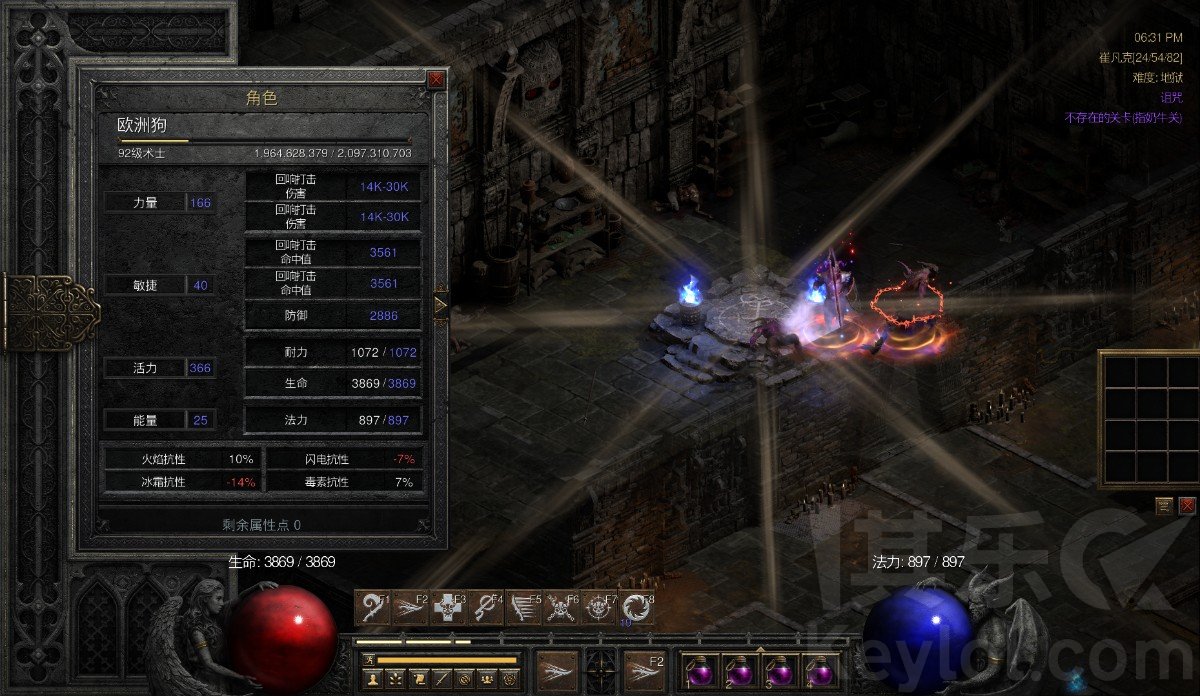Activate the F6 skull and crossbones skill

pos(560,608)
